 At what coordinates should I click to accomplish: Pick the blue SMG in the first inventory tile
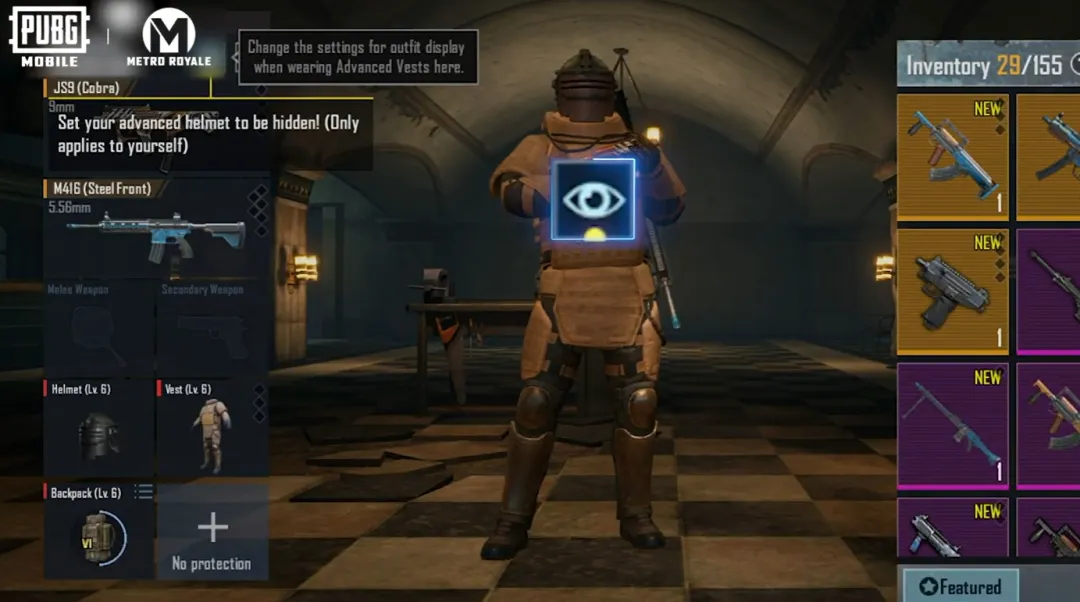[x=952, y=157]
